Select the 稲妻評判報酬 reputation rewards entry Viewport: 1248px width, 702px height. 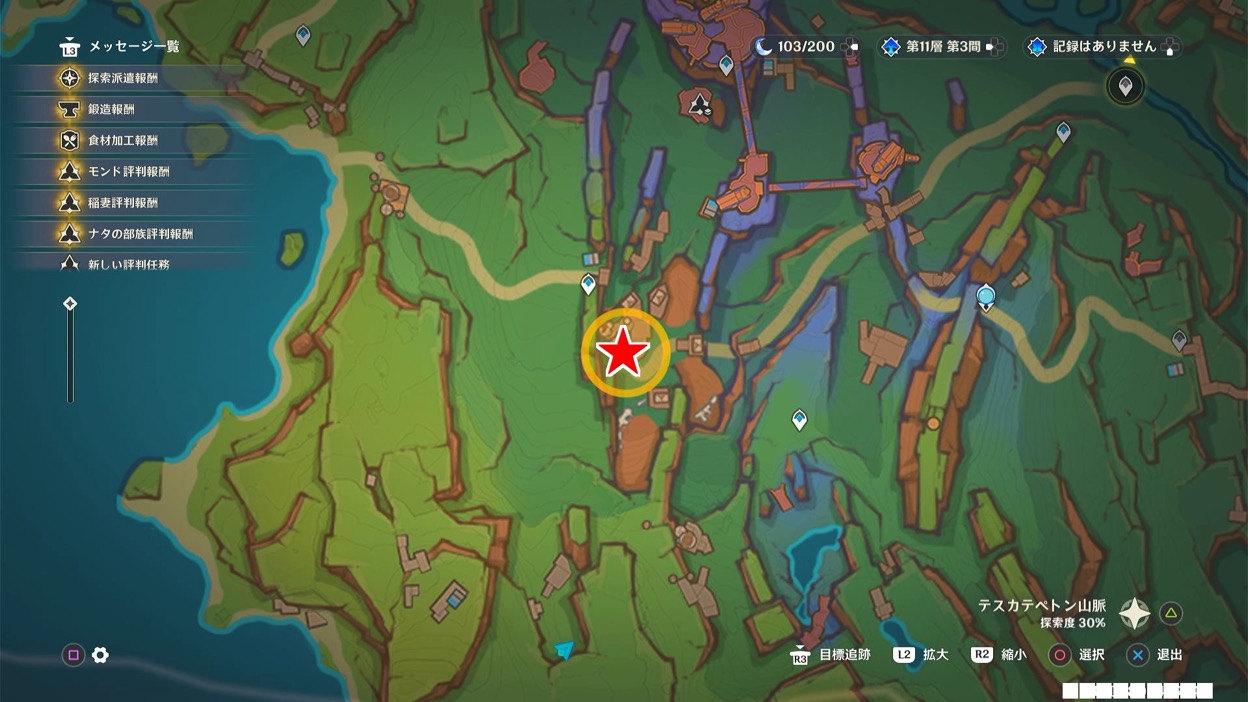122,202
